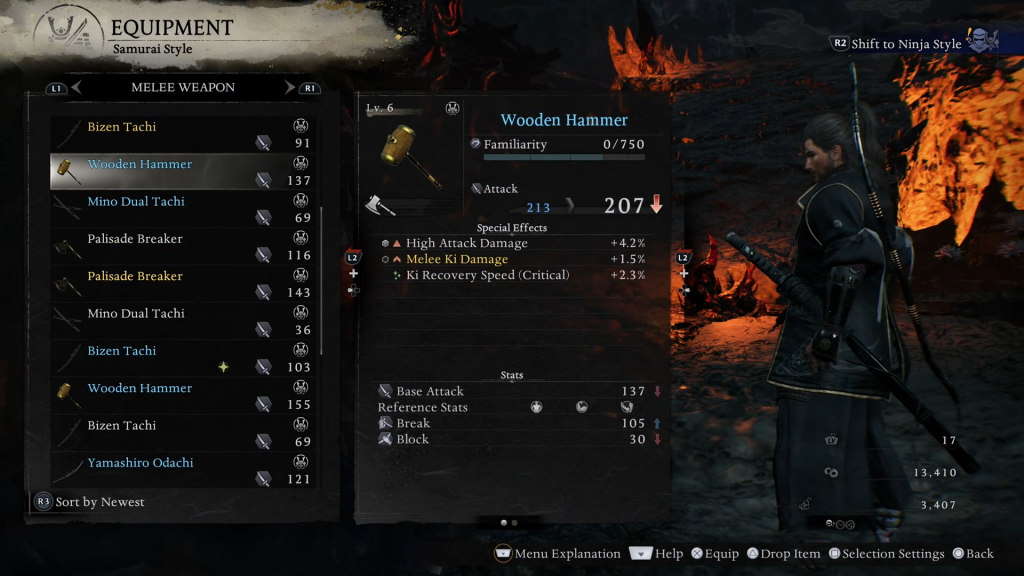Shift to Ninja Style
This screenshot has width=1024, height=576.
click(x=897, y=44)
